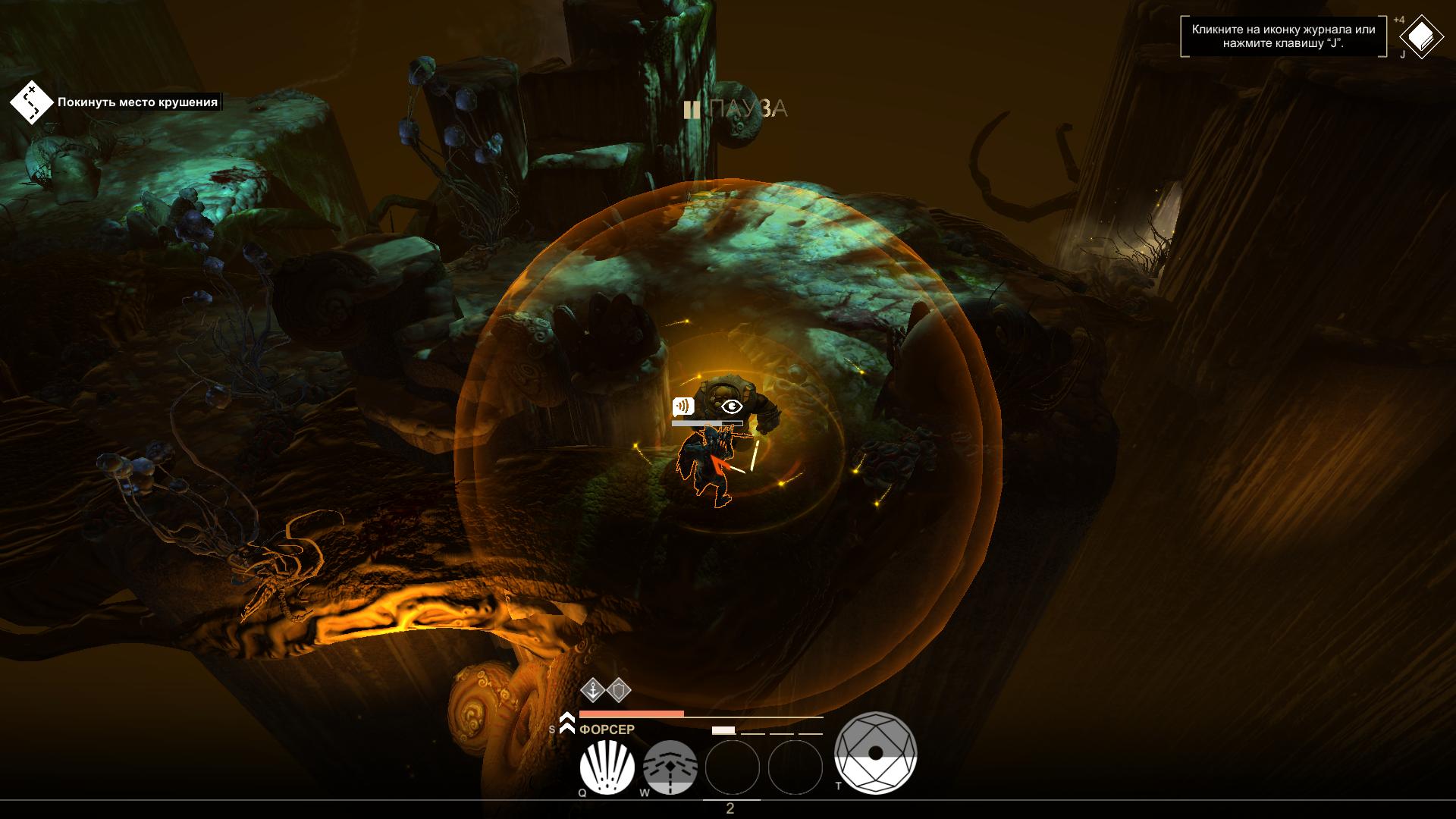Toggle the ПАУЗА pause indicator
Image resolution: width=1456 pixels, height=819 pixels.
pyautogui.click(x=736, y=110)
